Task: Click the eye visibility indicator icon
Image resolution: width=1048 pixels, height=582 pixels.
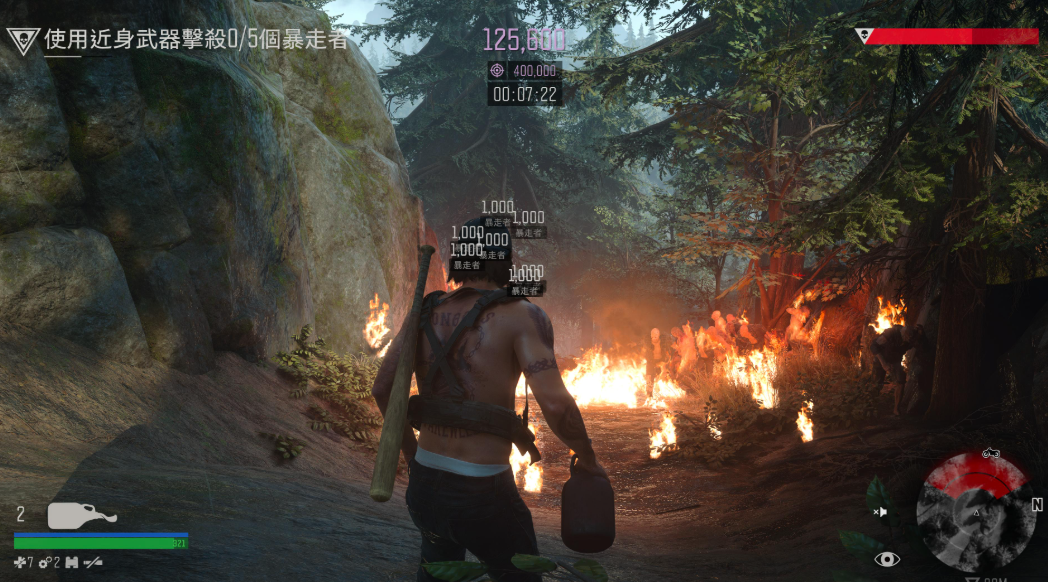Action: pyautogui.click(x=886, y=559)
